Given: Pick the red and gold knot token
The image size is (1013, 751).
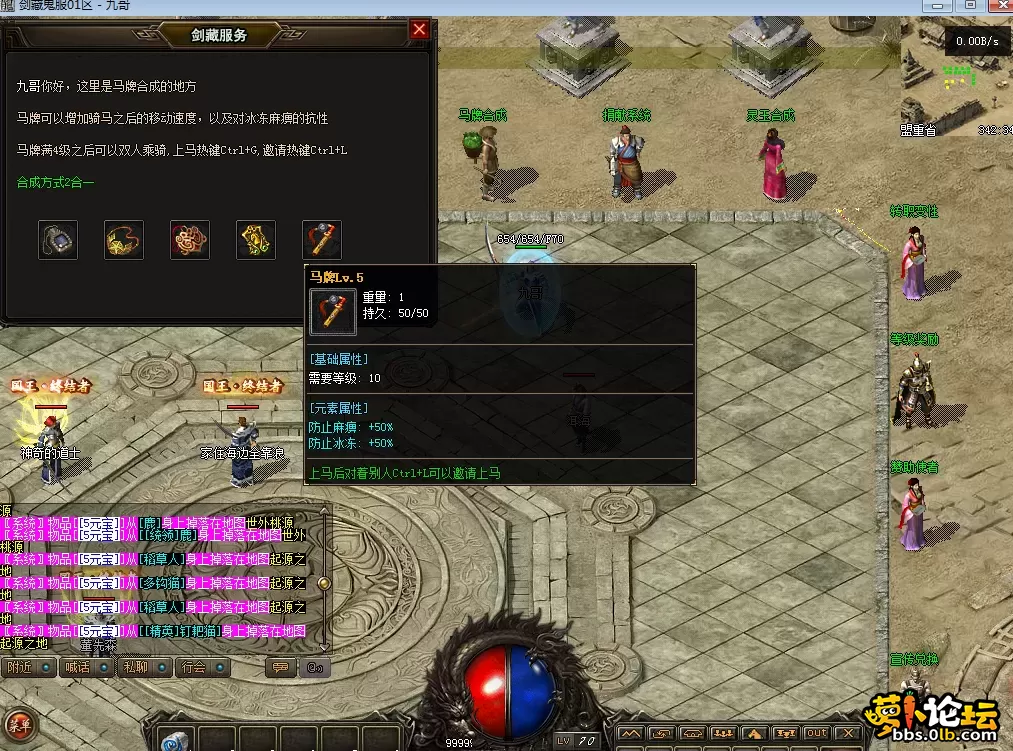Looking at the screenshot, I should [x=190, y=240].
